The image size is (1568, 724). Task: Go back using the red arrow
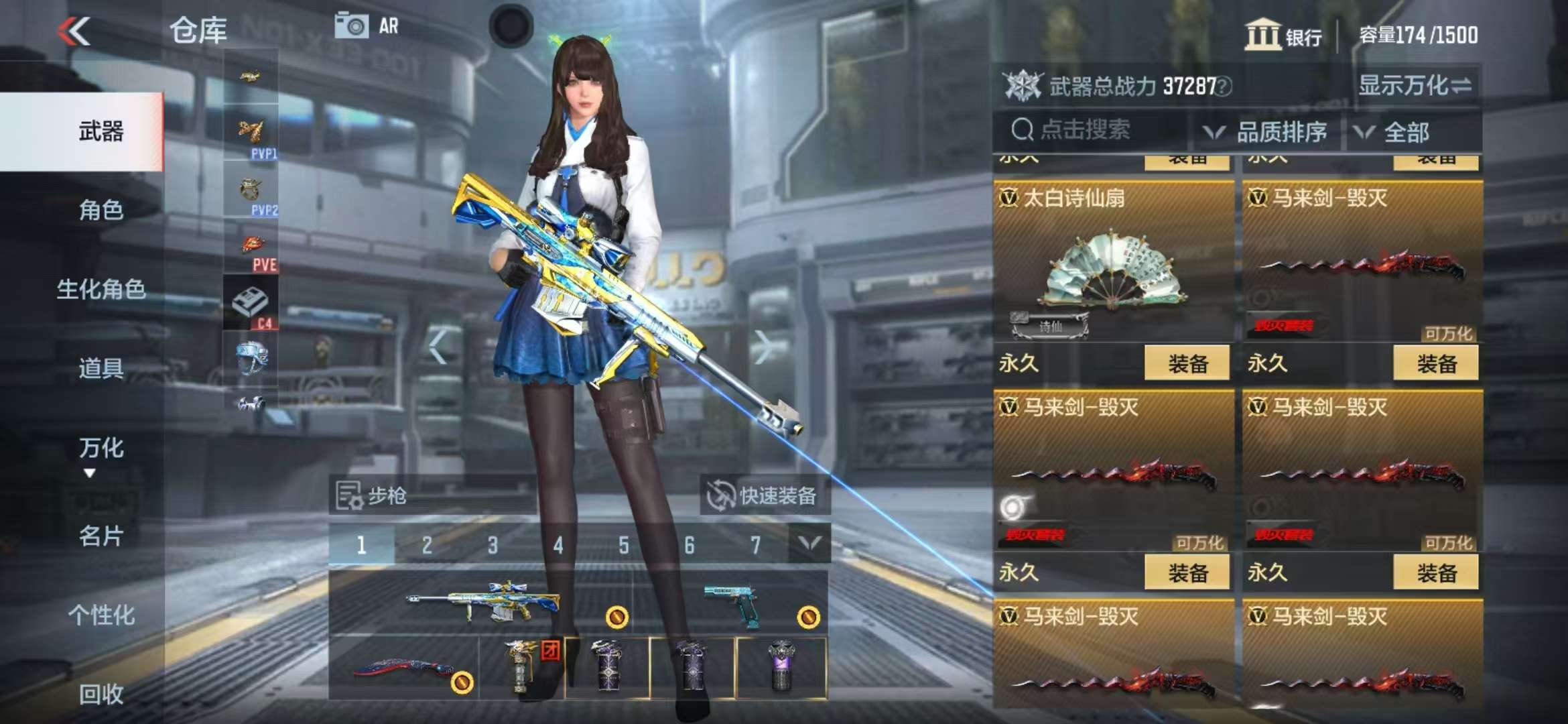coord(74,31)
